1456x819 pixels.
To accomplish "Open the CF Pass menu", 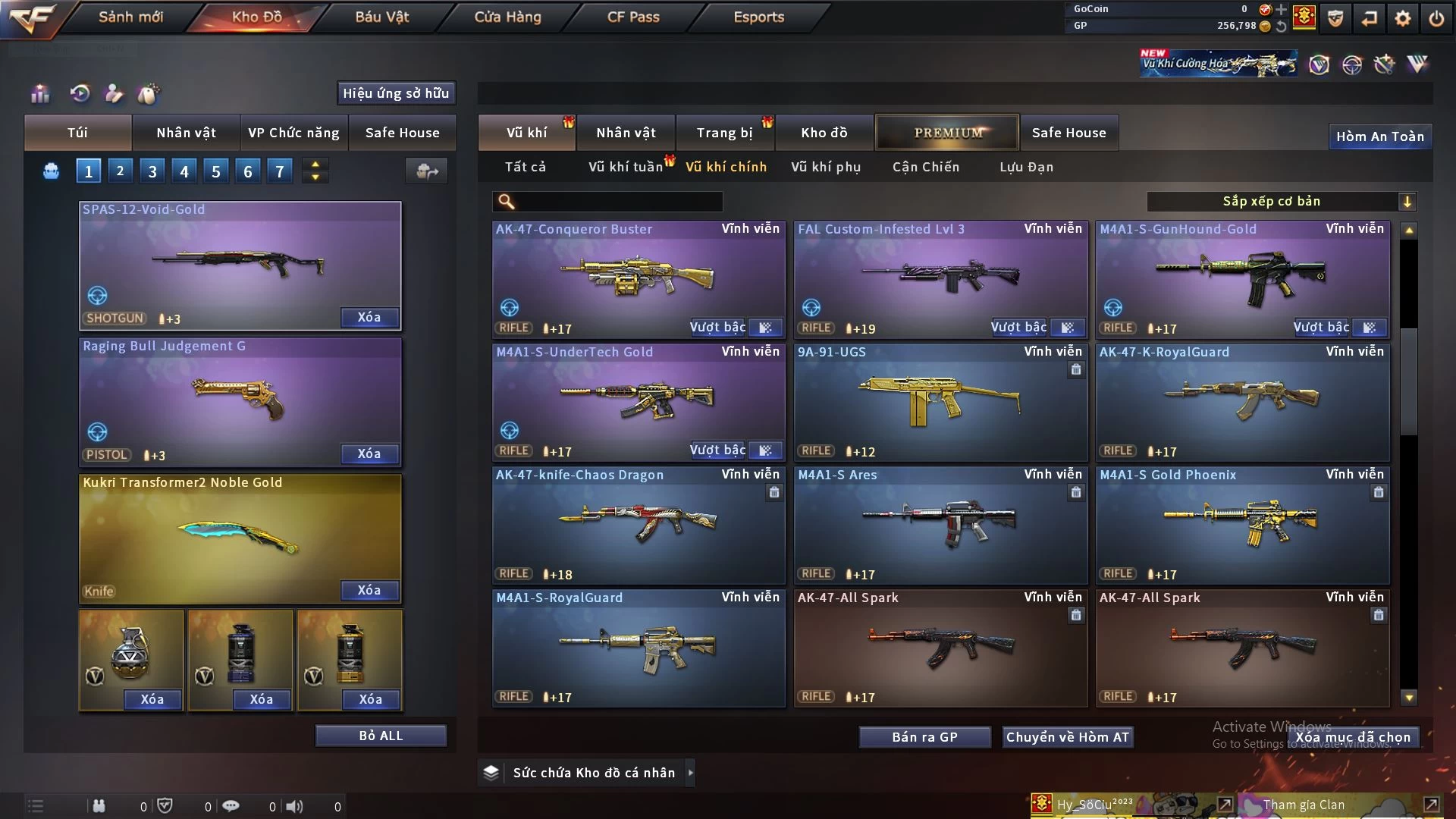I will pos(633,17).
